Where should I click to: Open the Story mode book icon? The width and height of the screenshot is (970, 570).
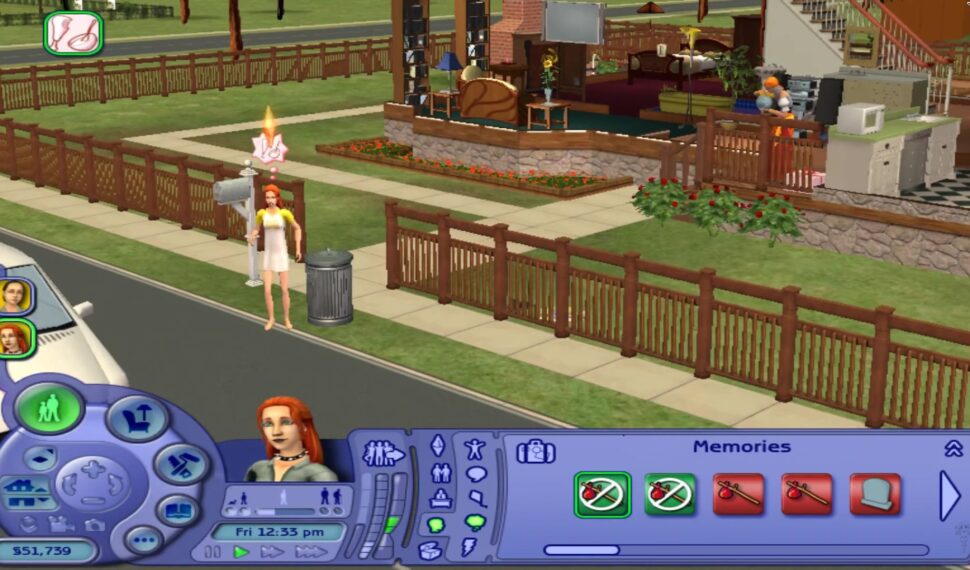177,512
